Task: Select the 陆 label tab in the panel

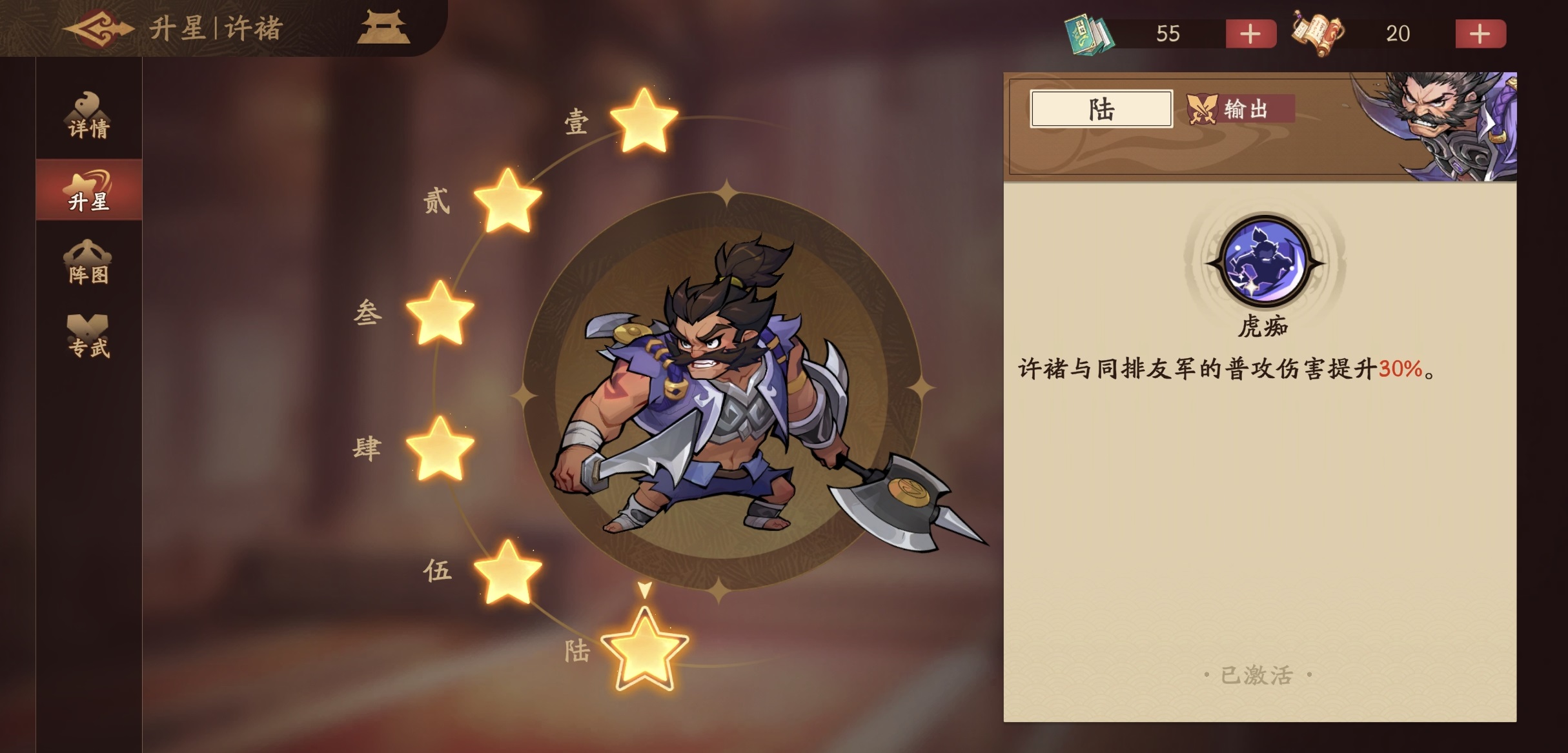Action: click(1103, 109)
